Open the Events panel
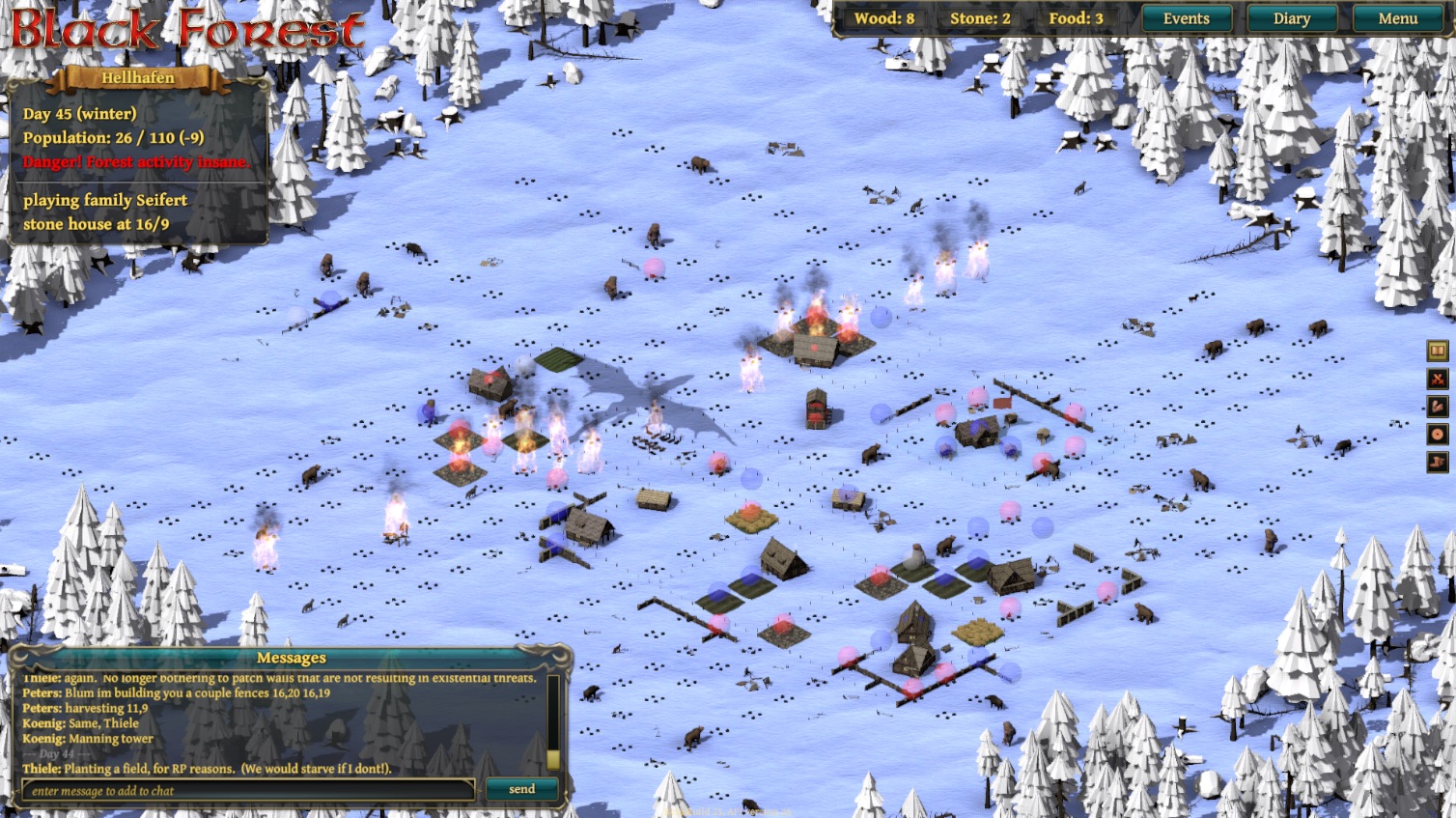This screenshot has height=818, width=1456. [x=1186, y=18]
